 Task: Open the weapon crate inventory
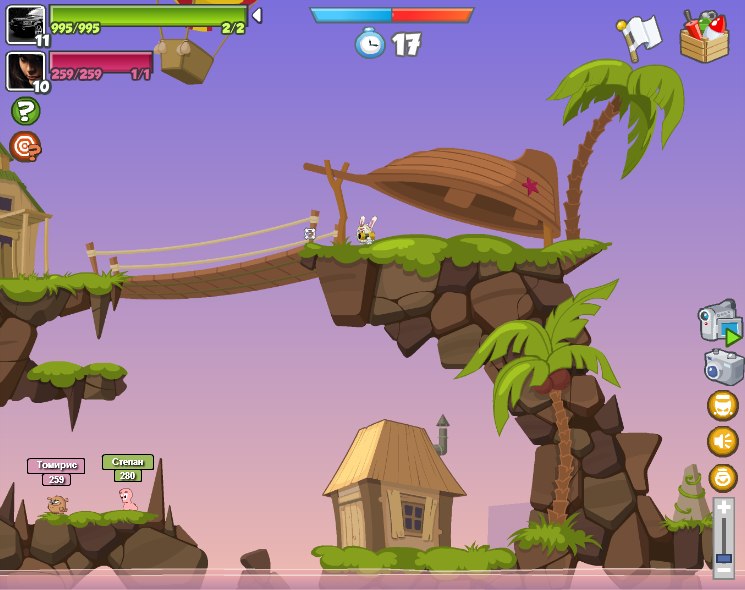[x=704, y=37]
